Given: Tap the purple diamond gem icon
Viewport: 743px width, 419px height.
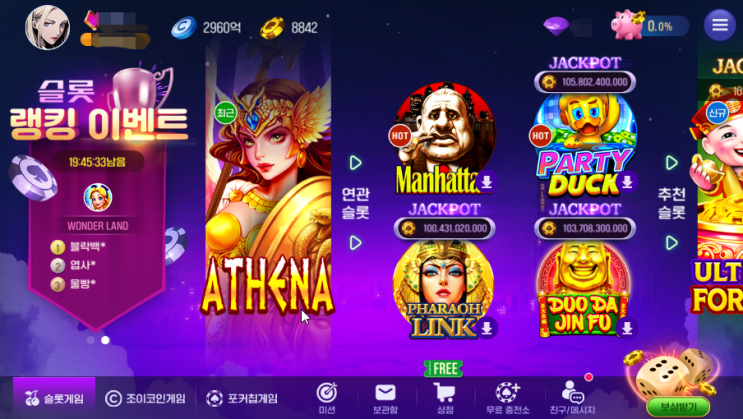Looking at the screenshot, I should pyautogui.click(x=556, y=25).
